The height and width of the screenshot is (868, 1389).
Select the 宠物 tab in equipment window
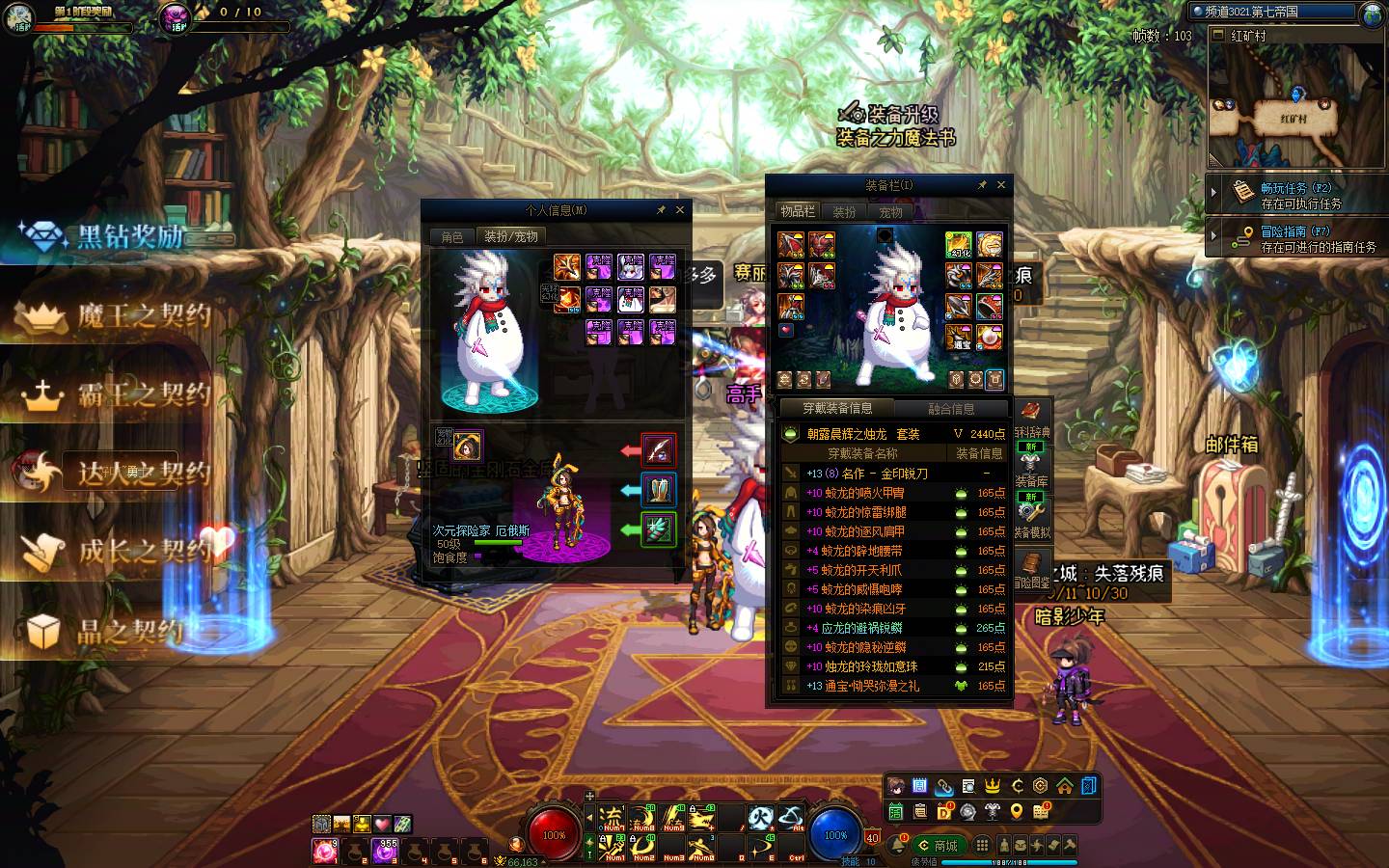pos(890,212)
